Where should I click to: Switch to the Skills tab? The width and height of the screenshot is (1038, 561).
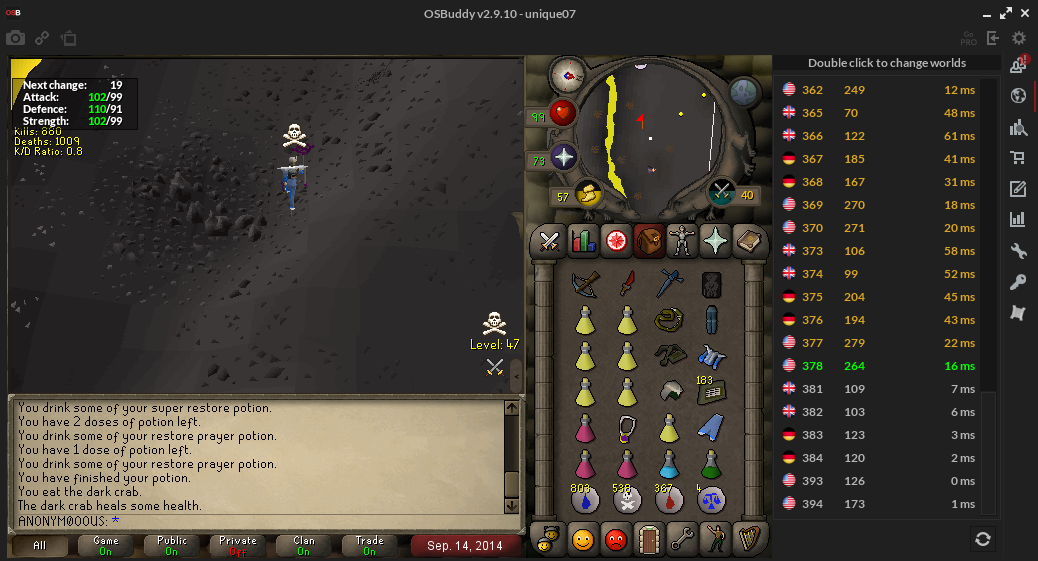tap(582, 240)
